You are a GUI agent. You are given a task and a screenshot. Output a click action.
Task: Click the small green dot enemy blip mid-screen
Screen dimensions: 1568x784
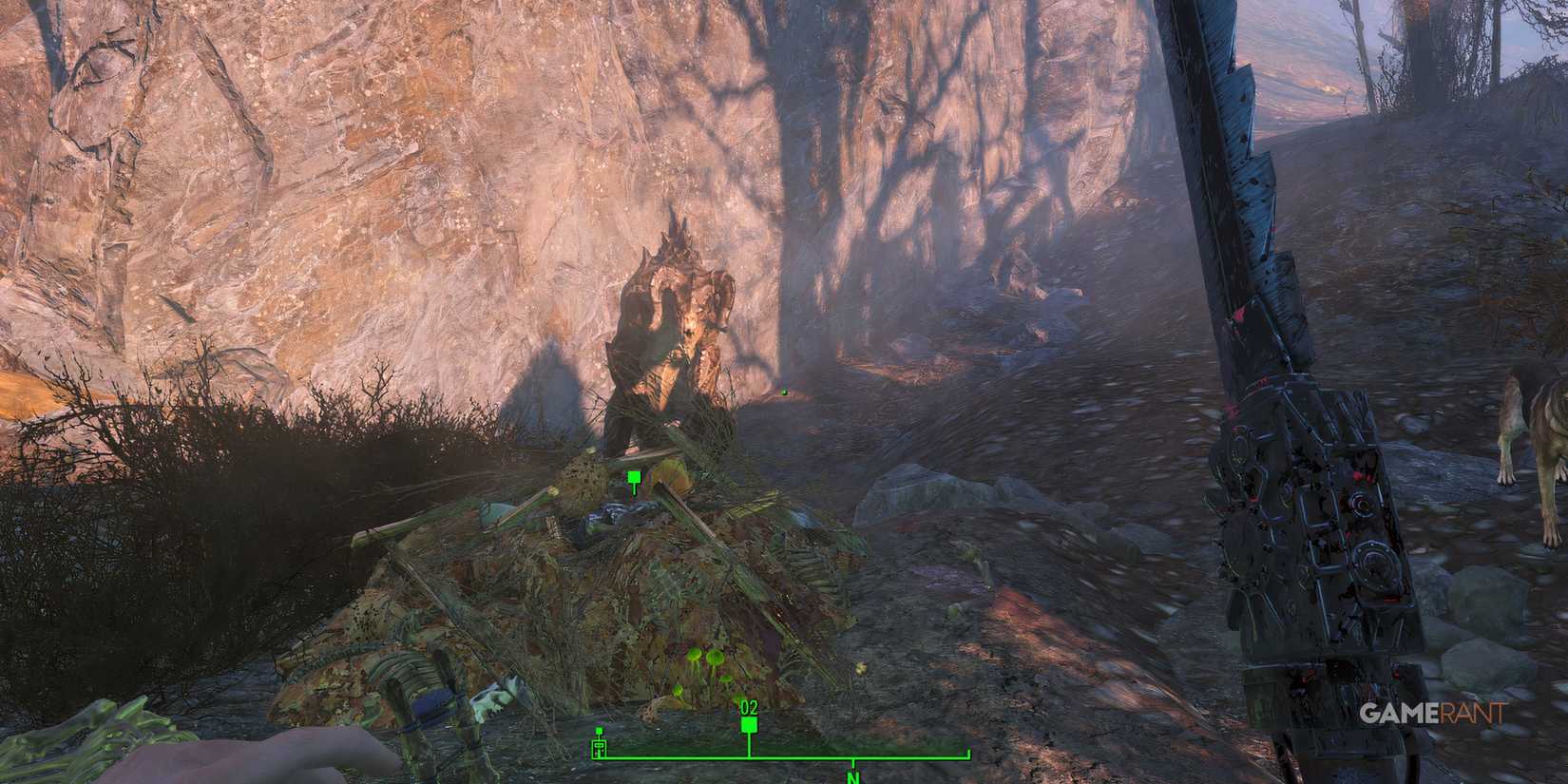click(783, 390)
